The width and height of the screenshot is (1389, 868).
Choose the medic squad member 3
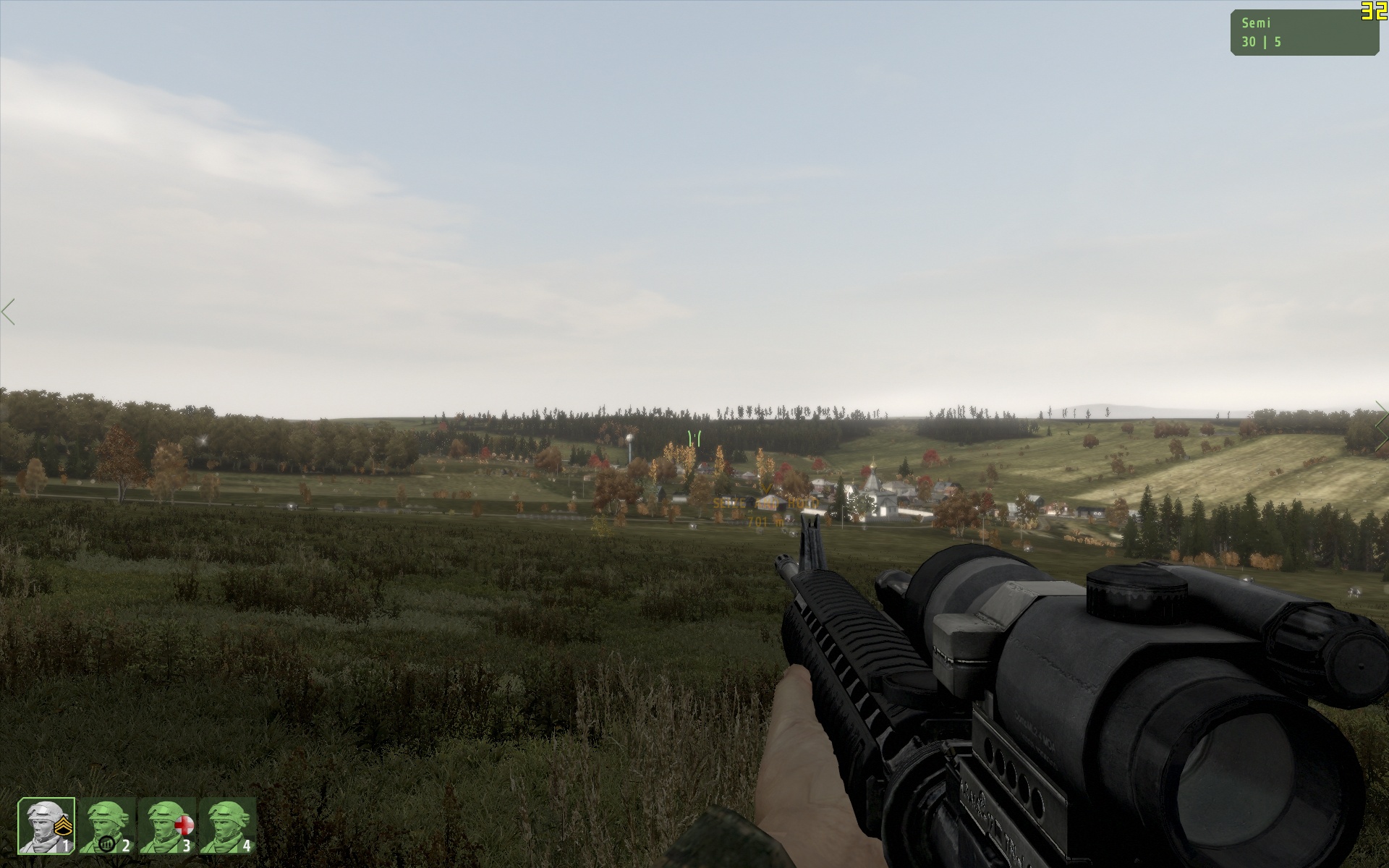[x=166, y=826]
